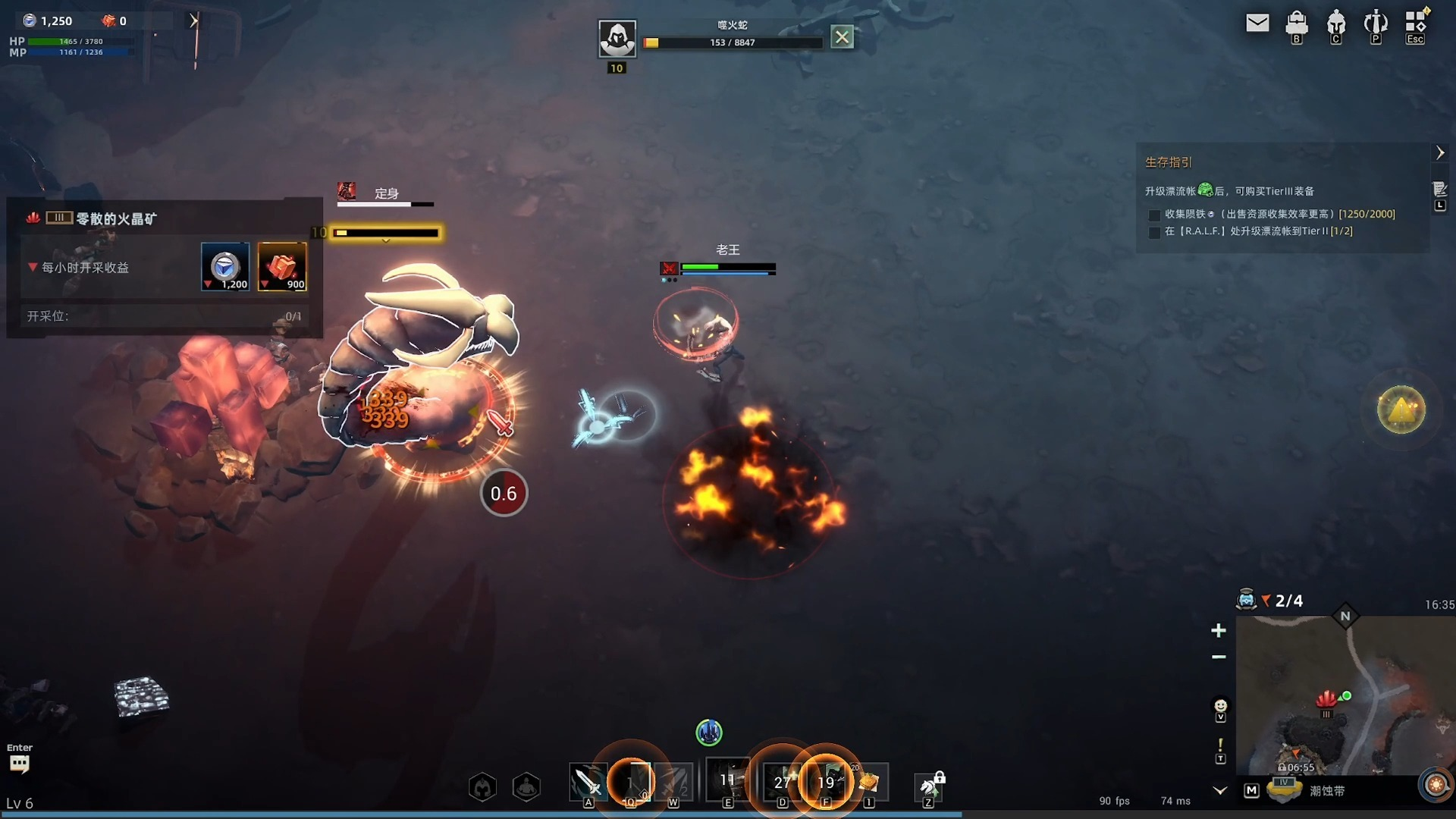This screenshot has width=1456, height=819.
Task: Click the minimap
Action: [1345, 698]
